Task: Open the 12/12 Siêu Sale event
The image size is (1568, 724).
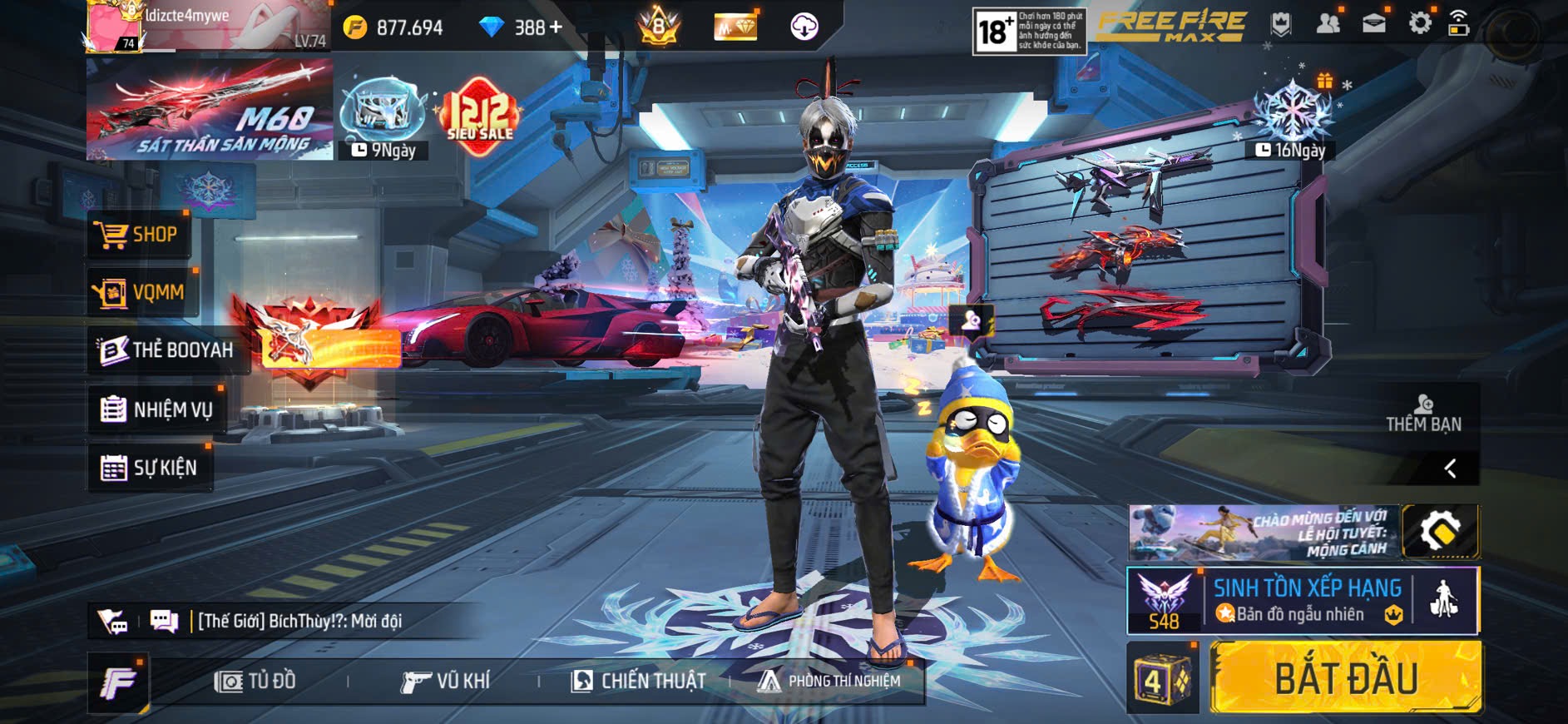Action: tap(479, 117)
